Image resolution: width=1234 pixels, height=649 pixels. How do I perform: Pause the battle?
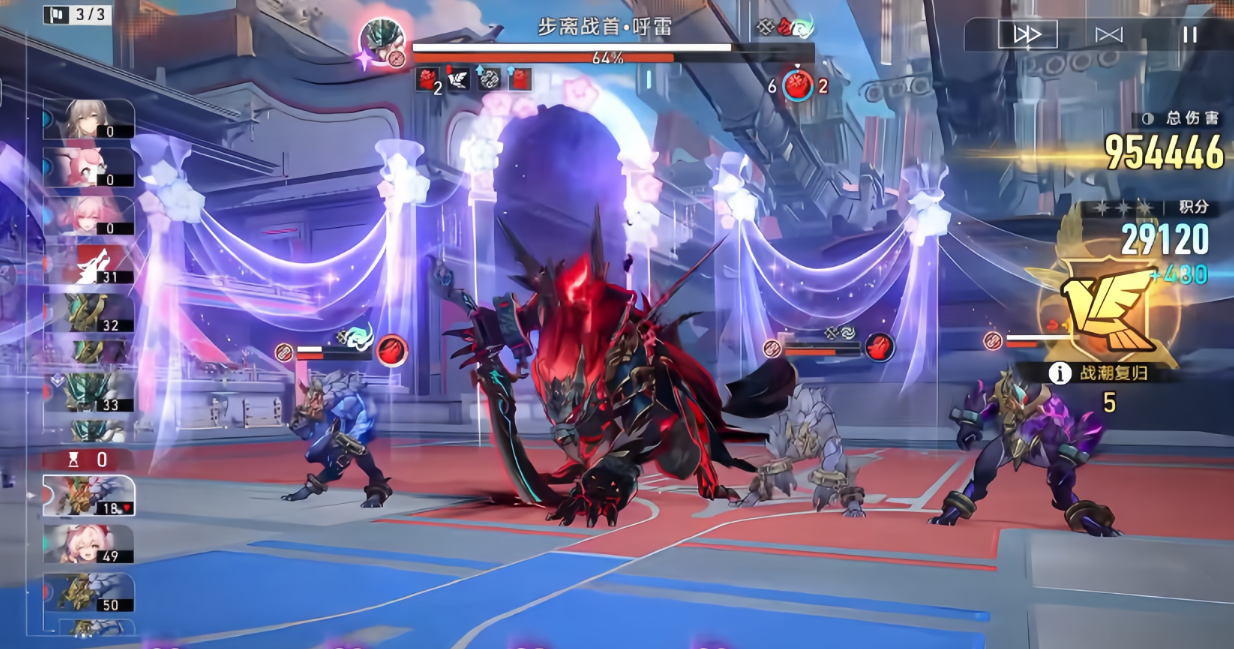click(1189, 35)
